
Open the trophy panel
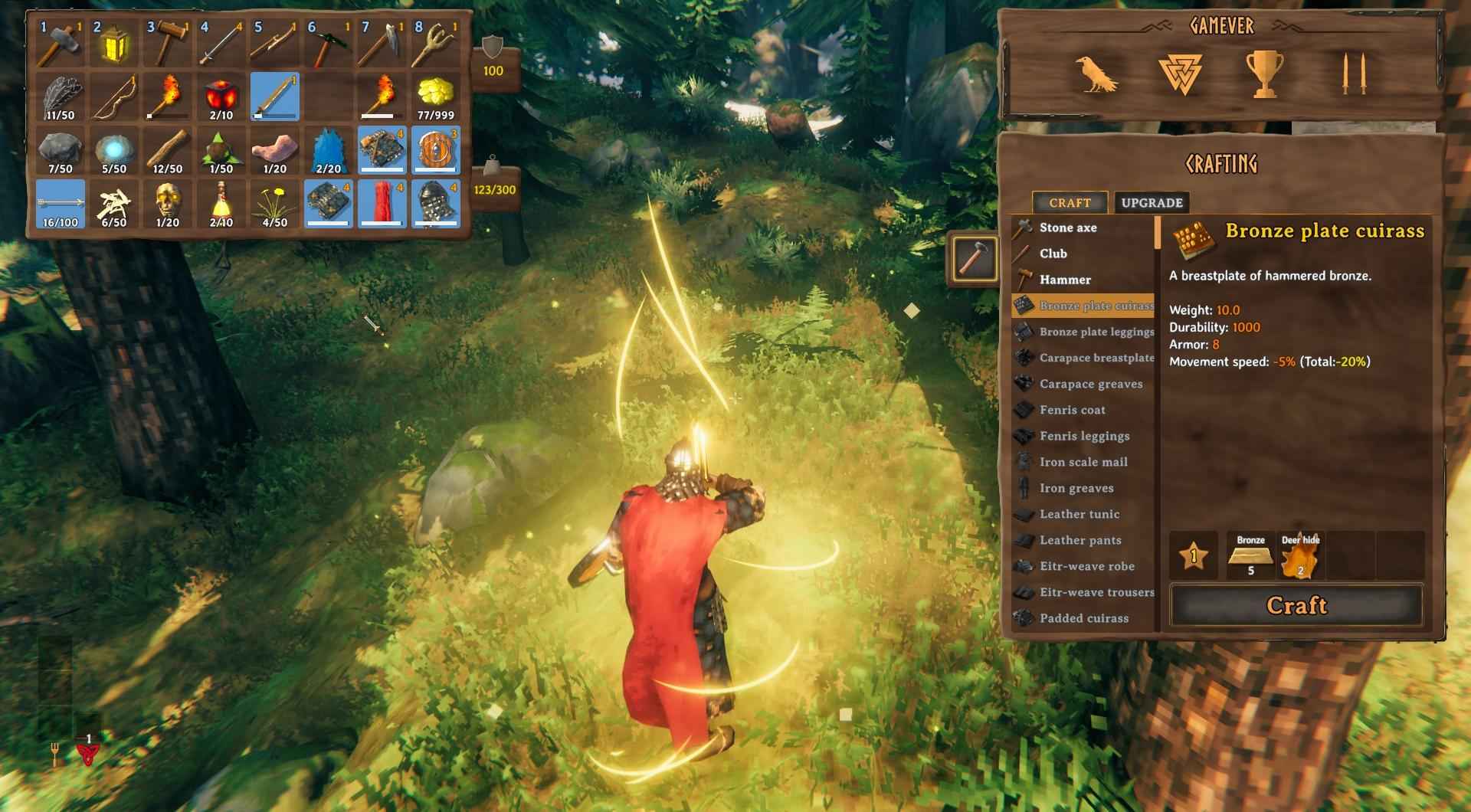click(1263, 75)
